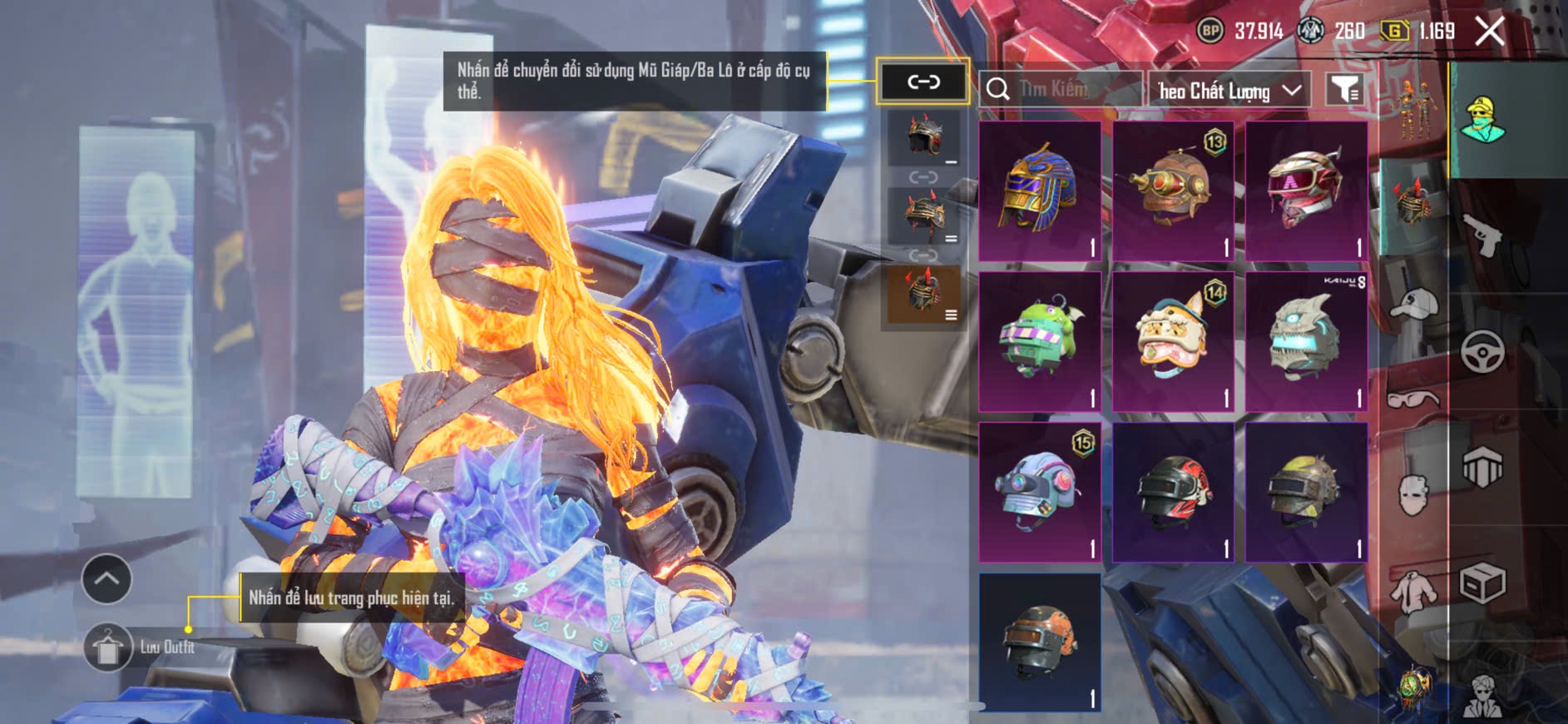Open the filter funnel options

coord(1344,89)
